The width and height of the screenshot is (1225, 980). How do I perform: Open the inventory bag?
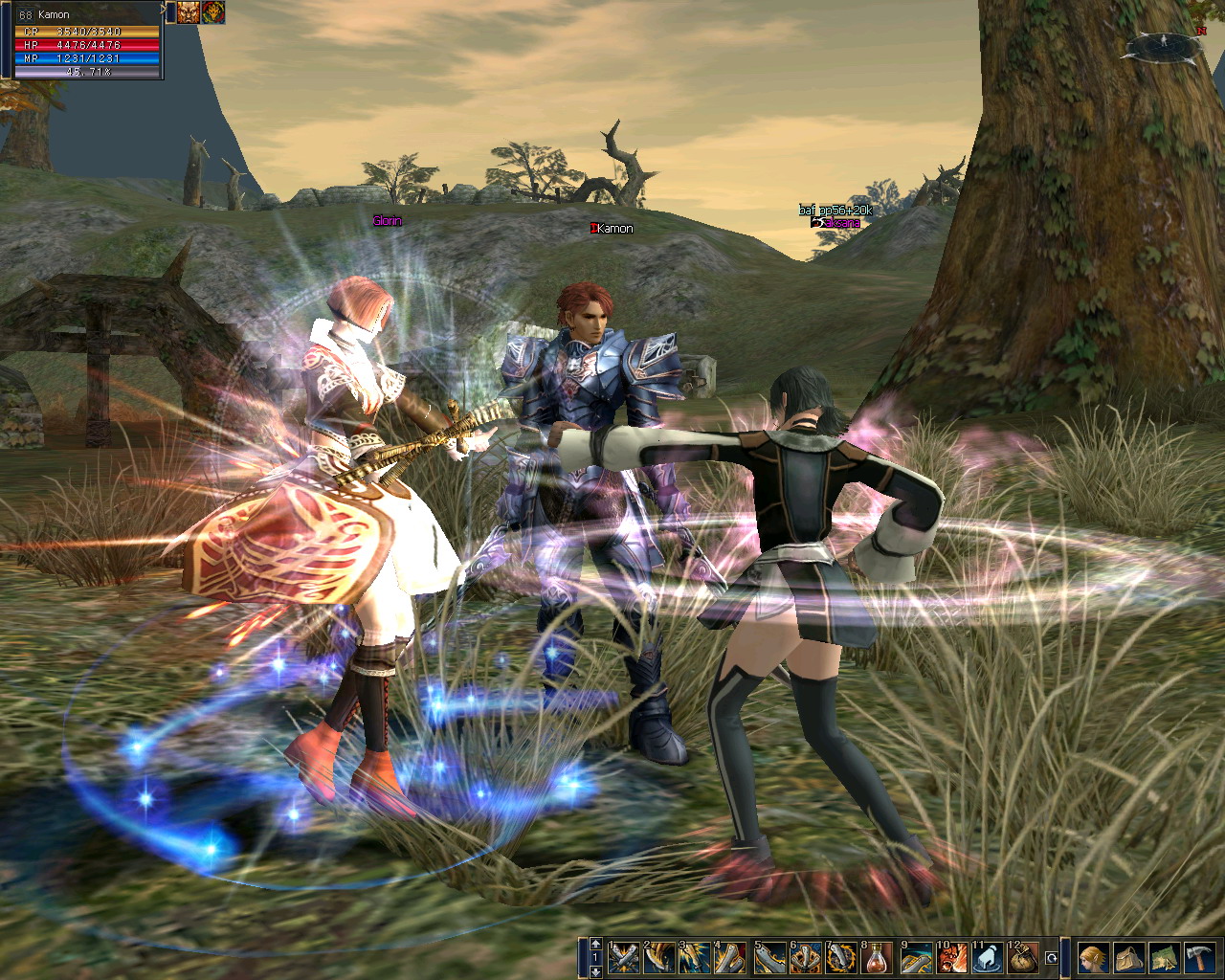tap(1128, 957)
